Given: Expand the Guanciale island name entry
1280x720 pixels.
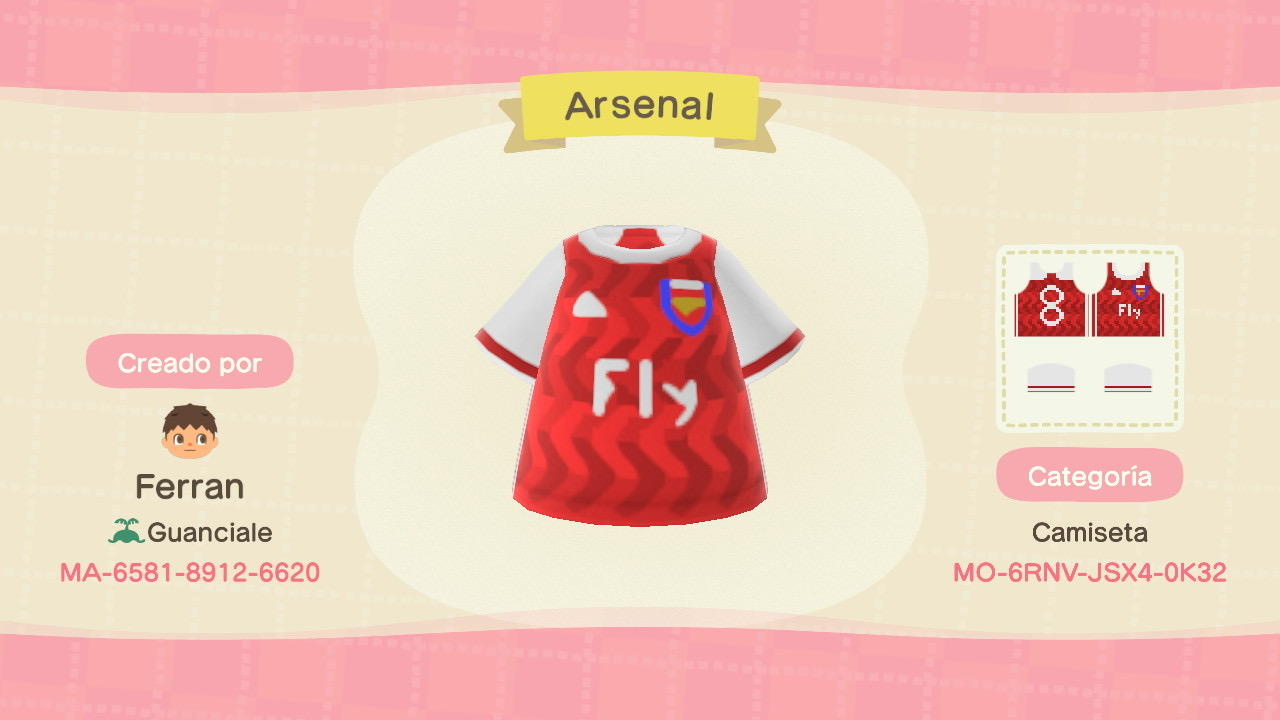Looking at the screenshot, I should (210, 531).
